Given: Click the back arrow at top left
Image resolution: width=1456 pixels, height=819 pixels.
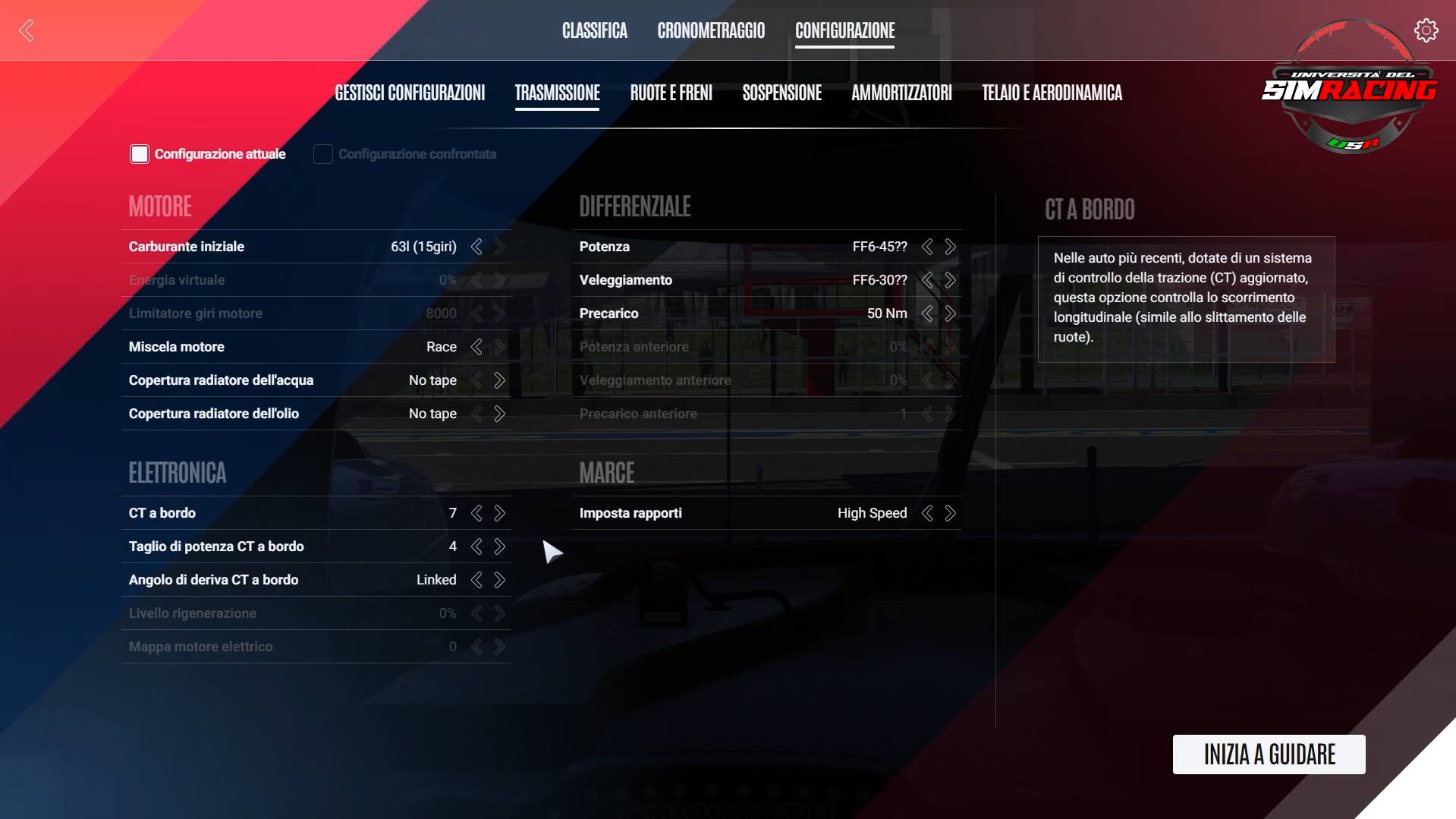Looking at the screenshot, I should (27, 30).
